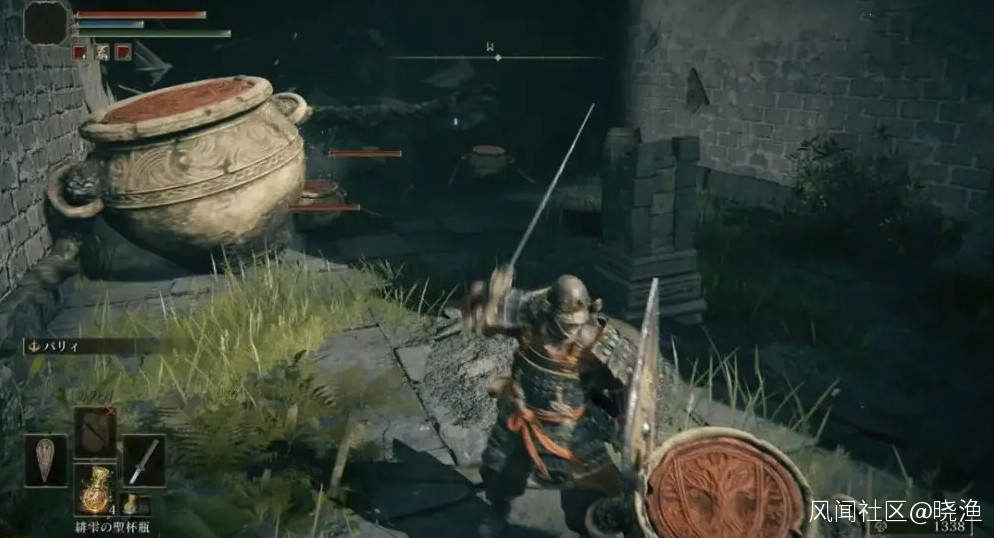Select the katana right-hand weapon slot
Viewport: 994px width, 538px height.
[144, 460]
